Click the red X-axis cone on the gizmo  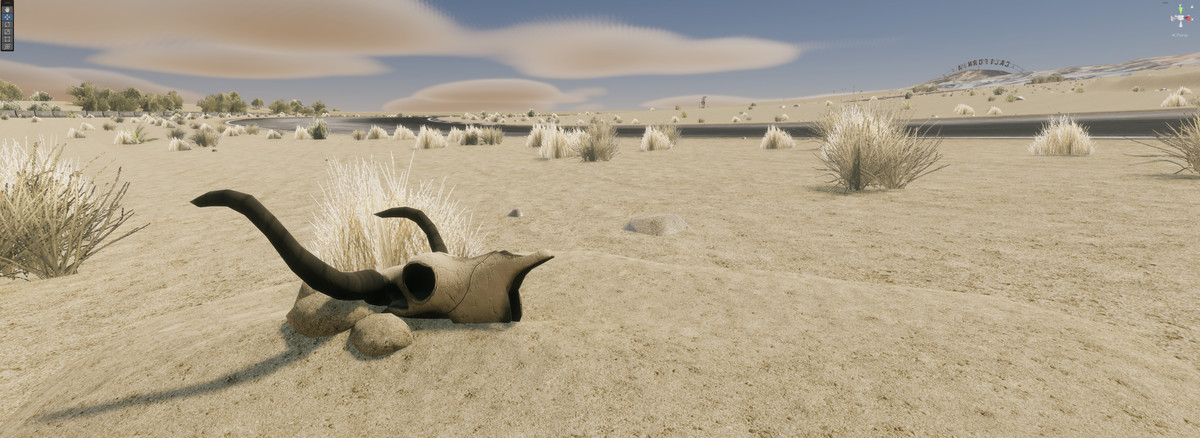pos(1188,18)
